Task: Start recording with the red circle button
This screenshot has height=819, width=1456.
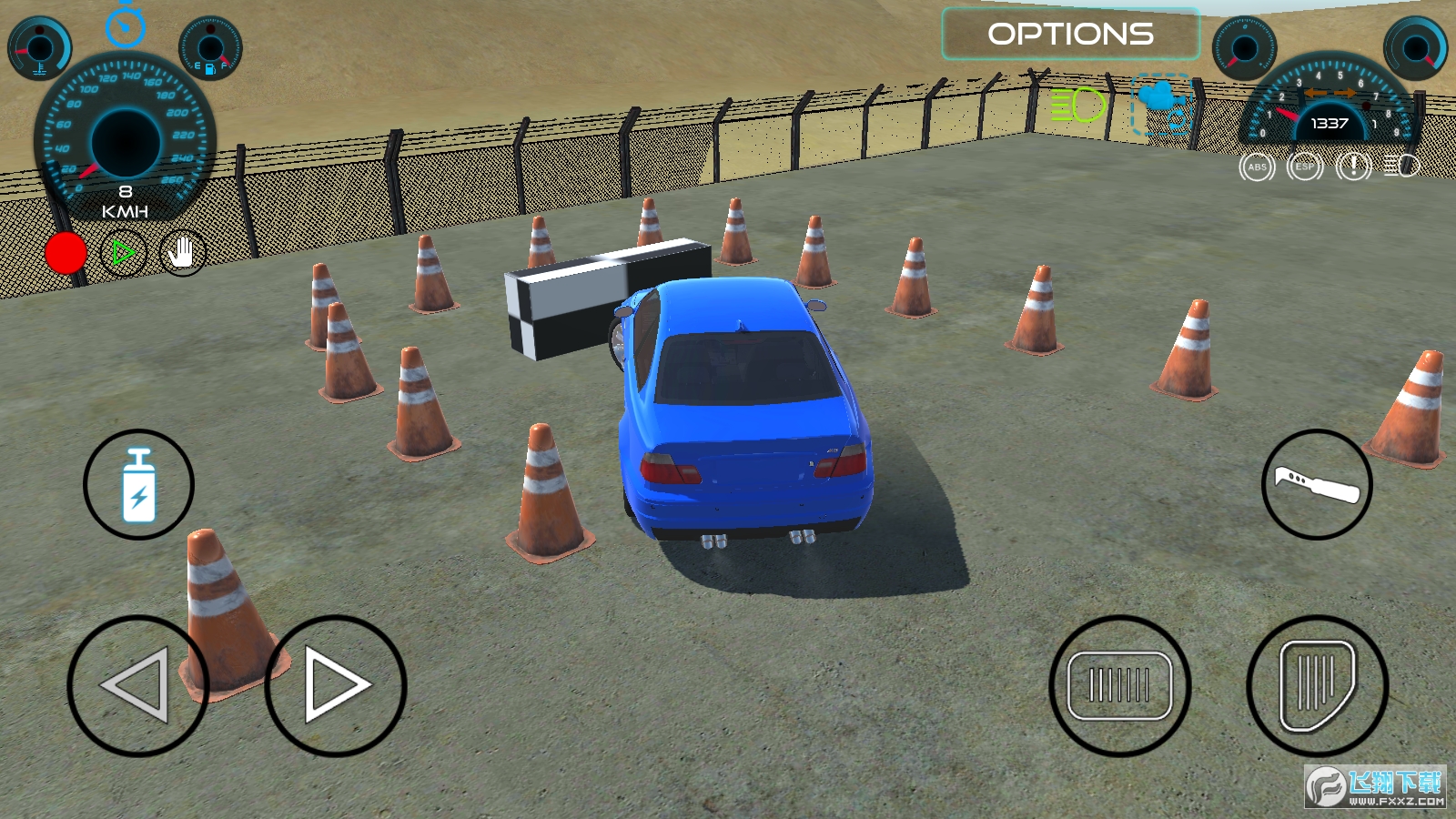Action: (66, 253)
